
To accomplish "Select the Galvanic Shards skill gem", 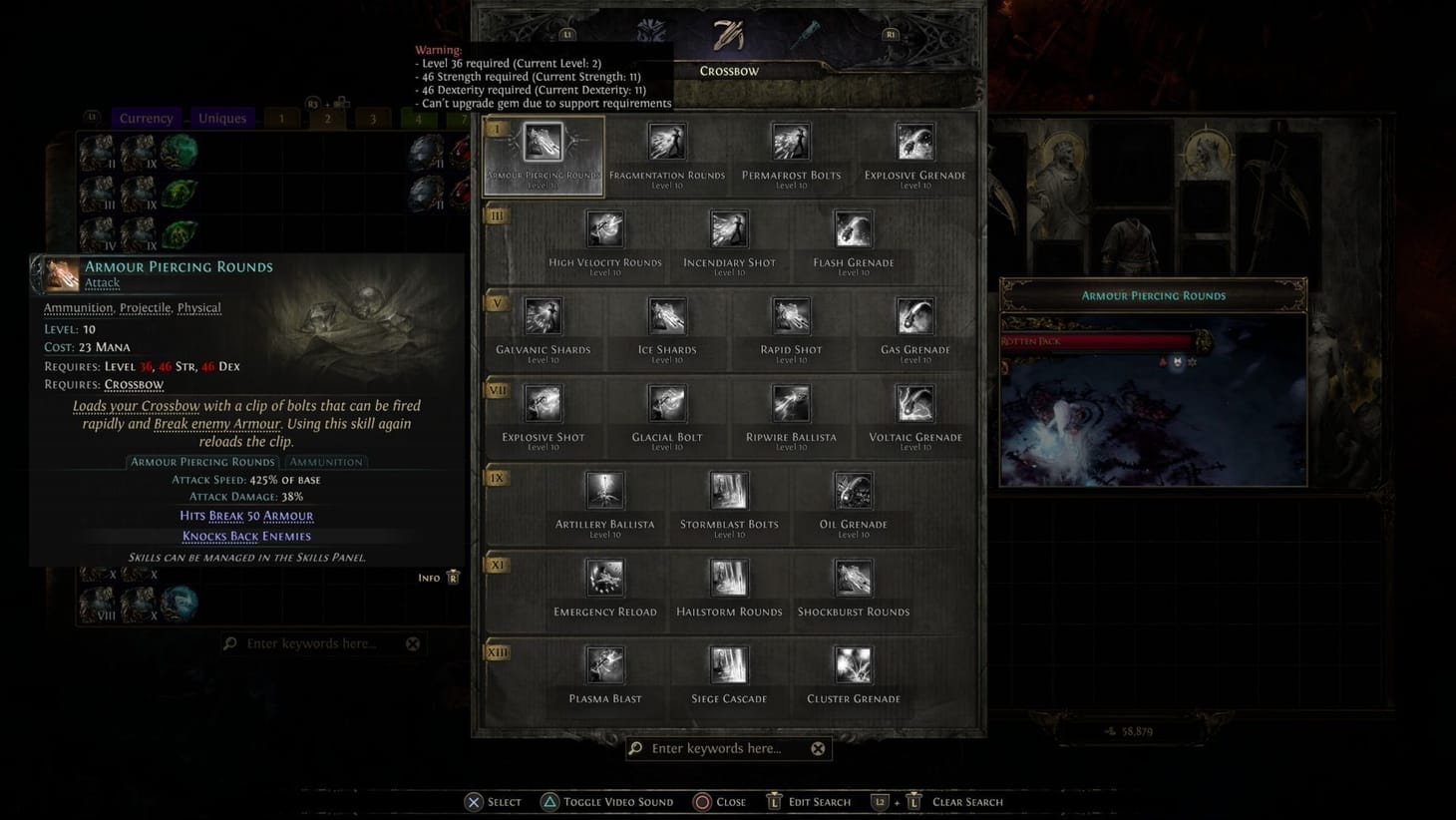I will [x=544, y=315].
